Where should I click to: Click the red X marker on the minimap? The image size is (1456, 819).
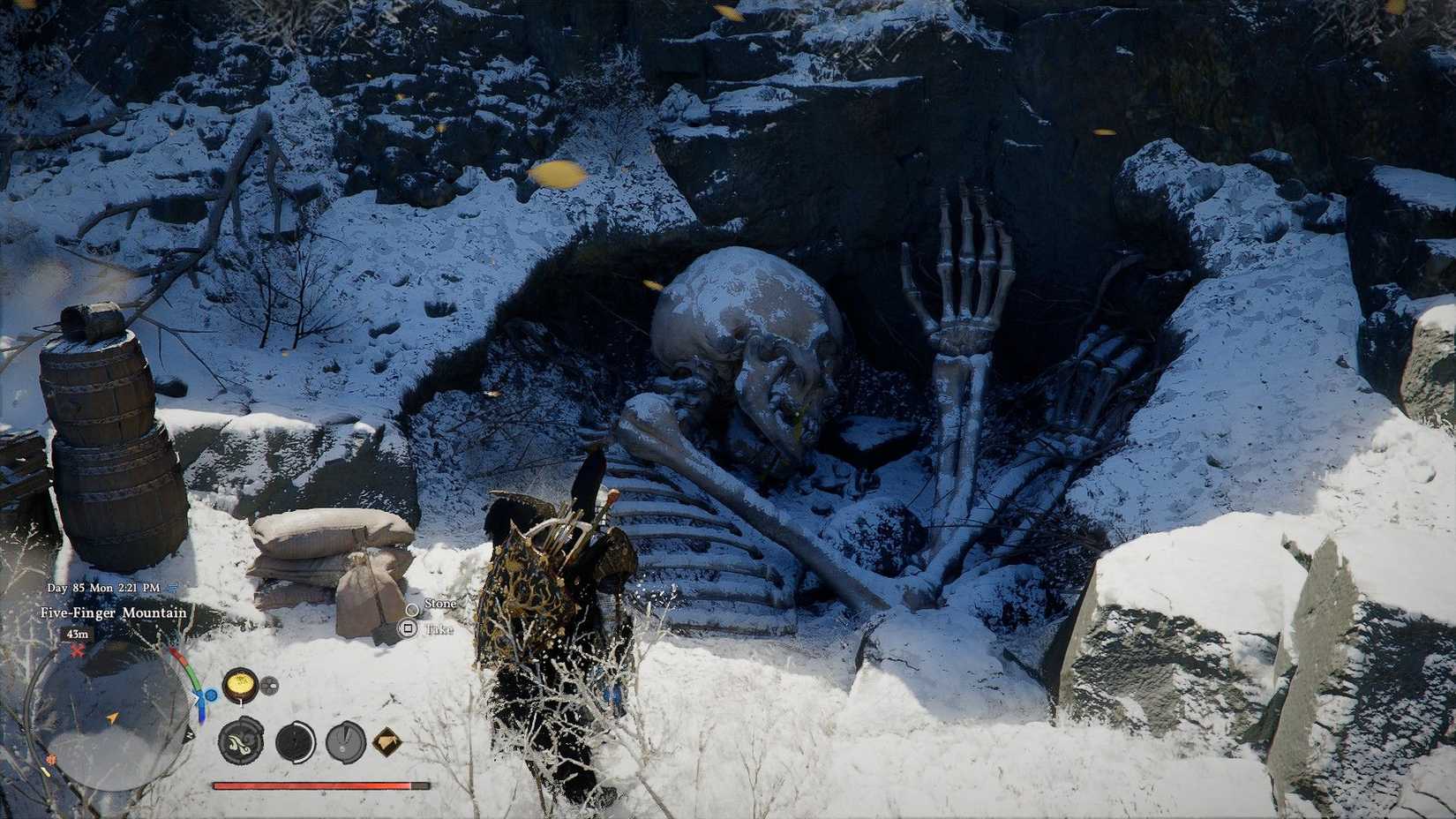click(76, 652)
